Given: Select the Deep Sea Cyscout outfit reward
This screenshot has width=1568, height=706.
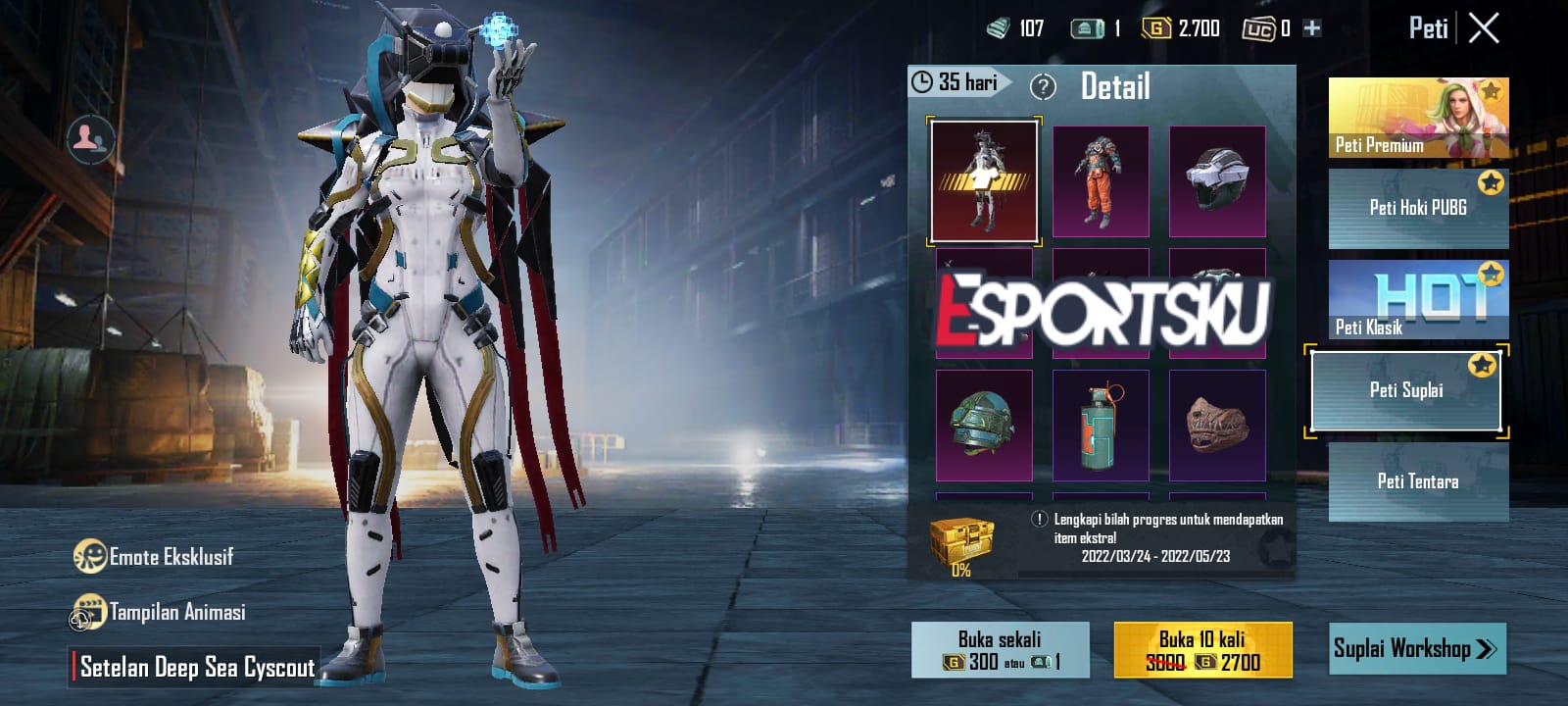Looking at the screenshot, I should coord(984,181).
